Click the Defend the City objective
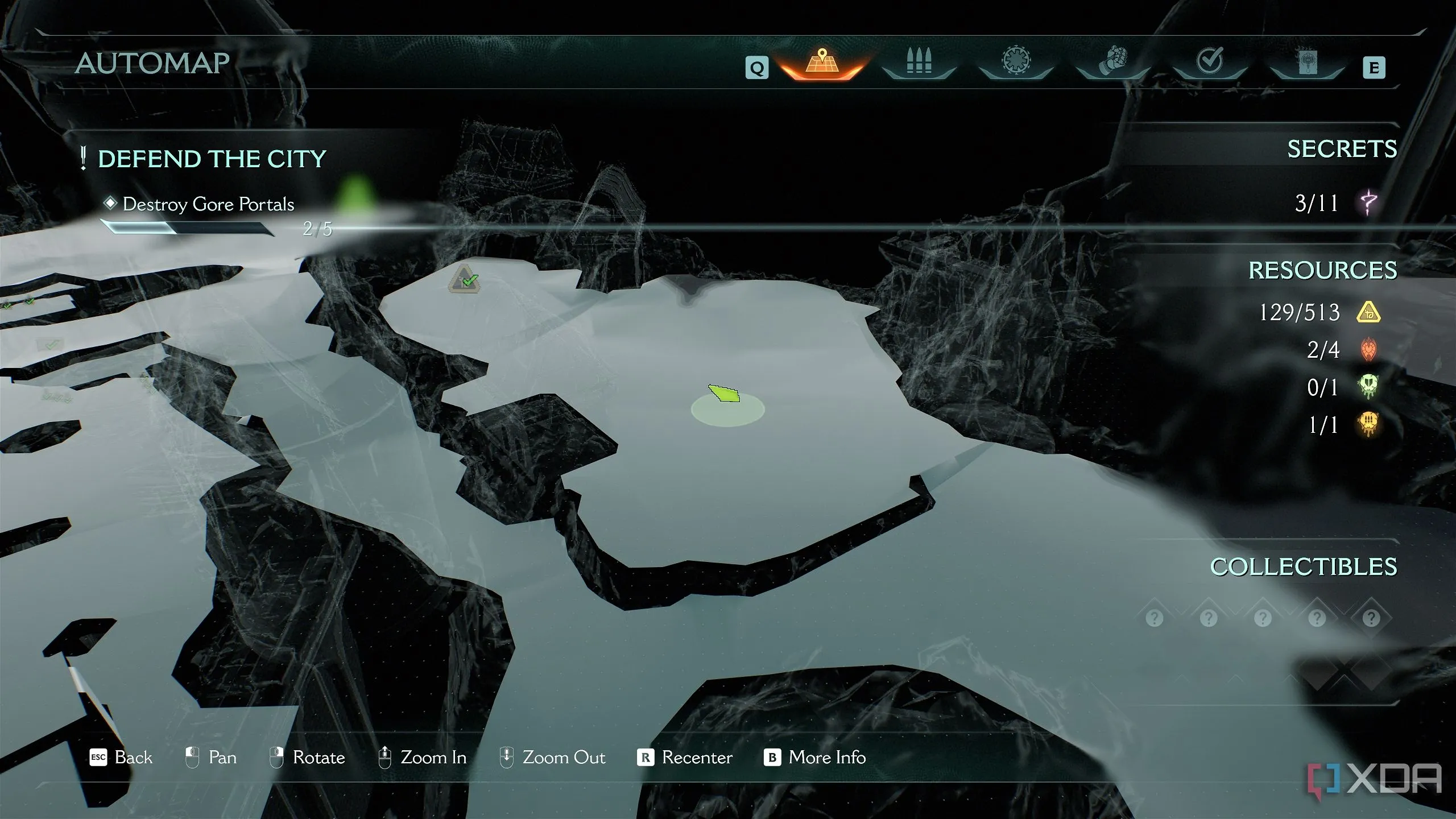This screenshot has width=1456, height=819. pos(212,159)
